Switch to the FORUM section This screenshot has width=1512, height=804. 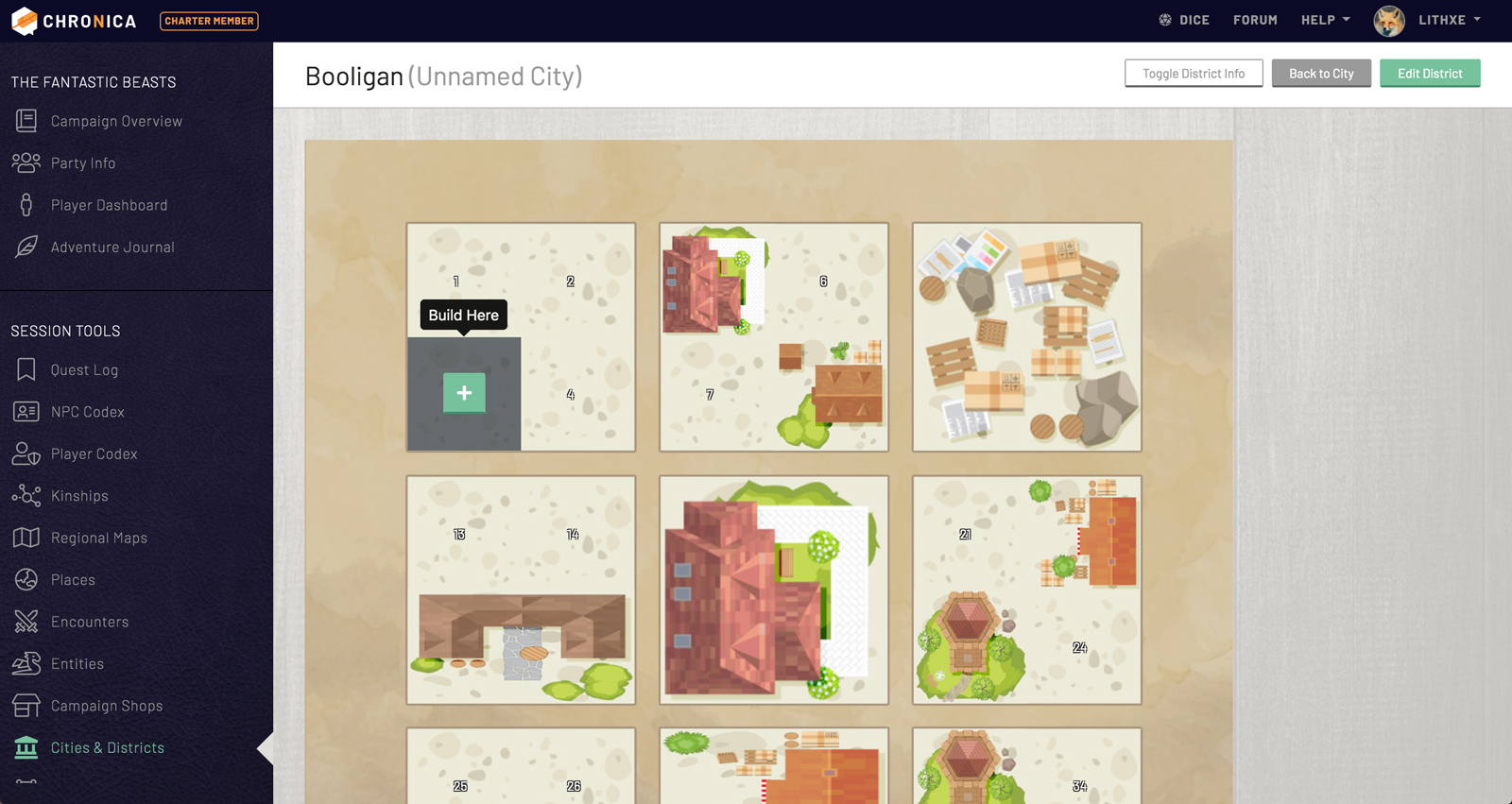[x=1255, y=19]
